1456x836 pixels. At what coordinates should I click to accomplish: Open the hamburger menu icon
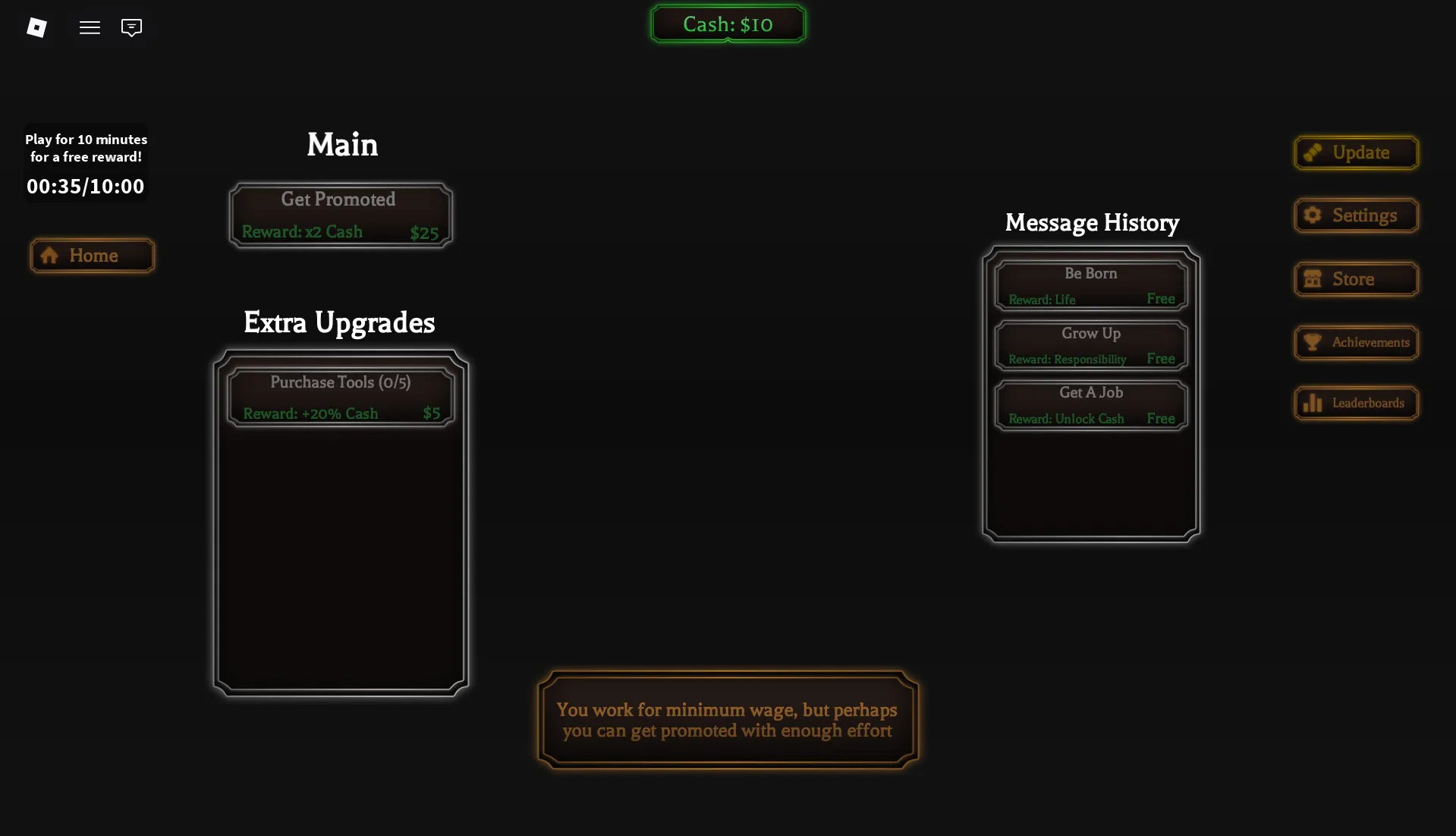90,27
